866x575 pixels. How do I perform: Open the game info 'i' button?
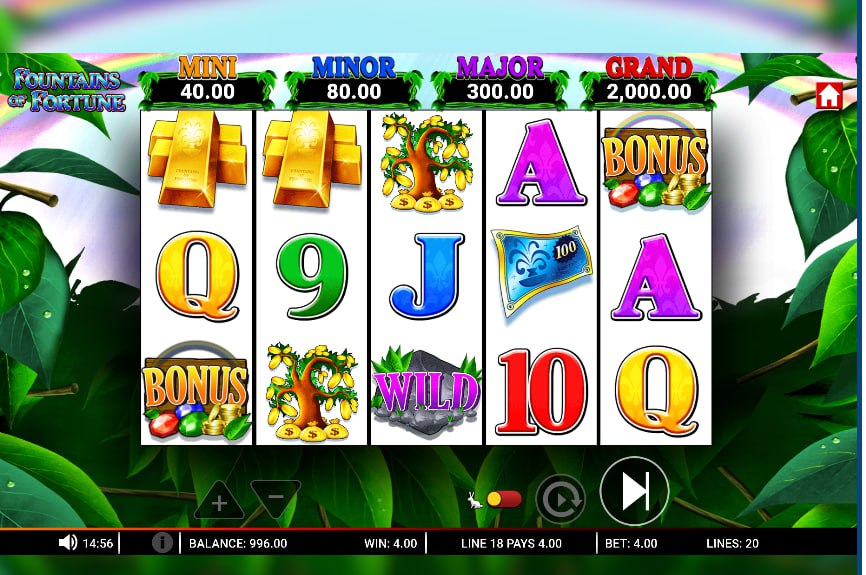click(162, 543)
